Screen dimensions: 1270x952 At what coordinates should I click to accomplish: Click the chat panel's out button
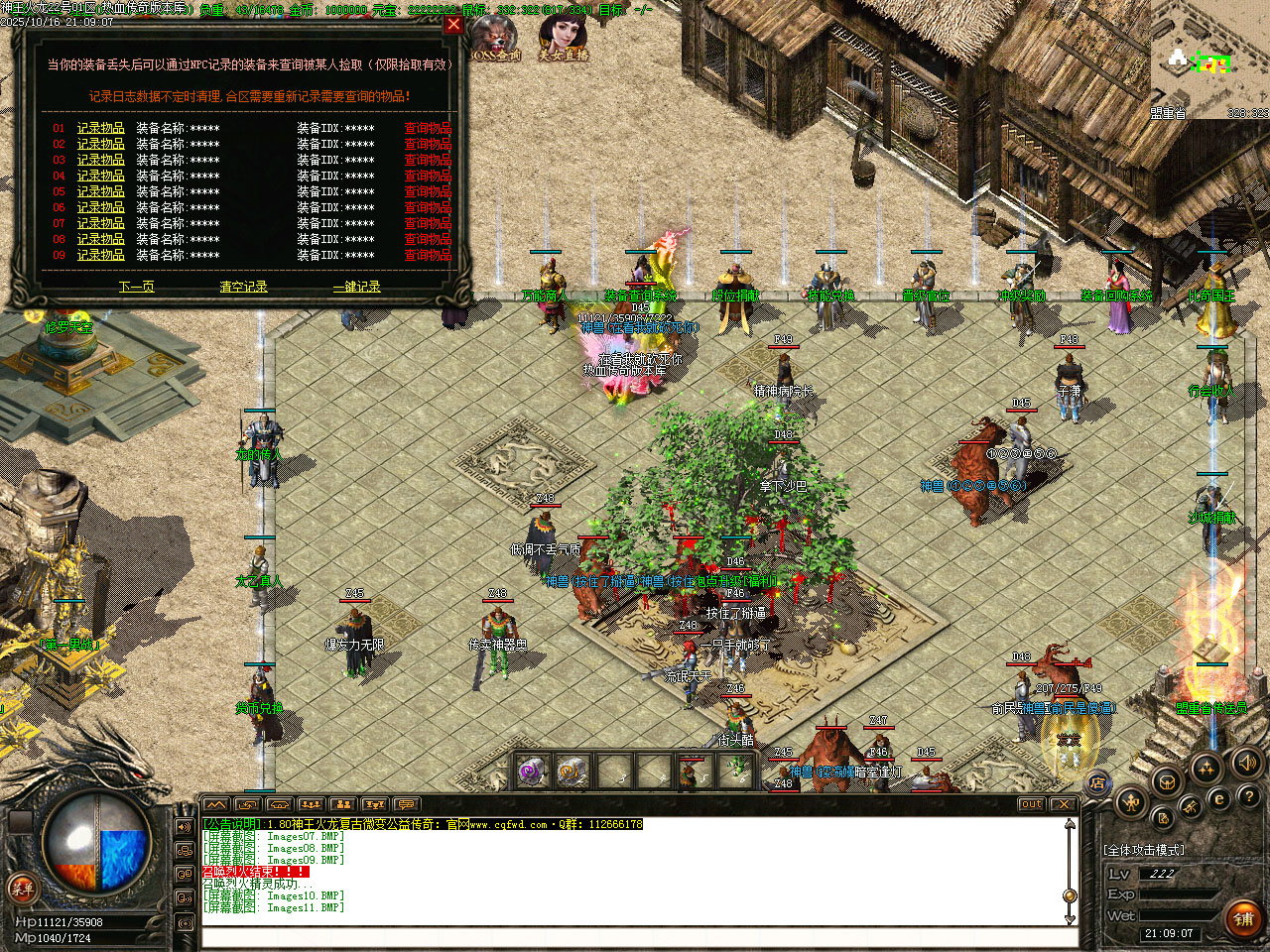(x=1031, y=804)
